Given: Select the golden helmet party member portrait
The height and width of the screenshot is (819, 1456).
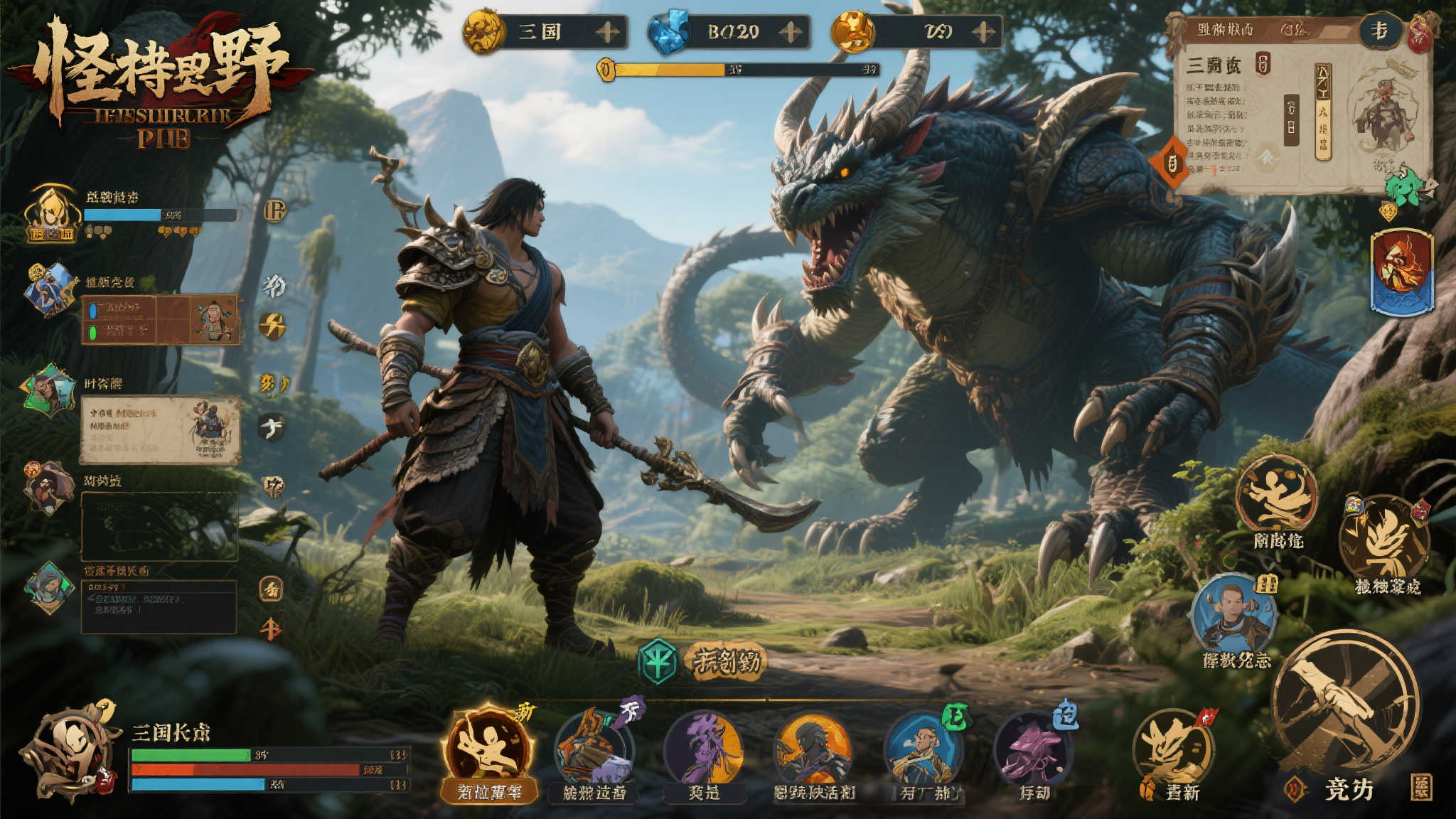Looking at the screenshot, I should [52, 213].
